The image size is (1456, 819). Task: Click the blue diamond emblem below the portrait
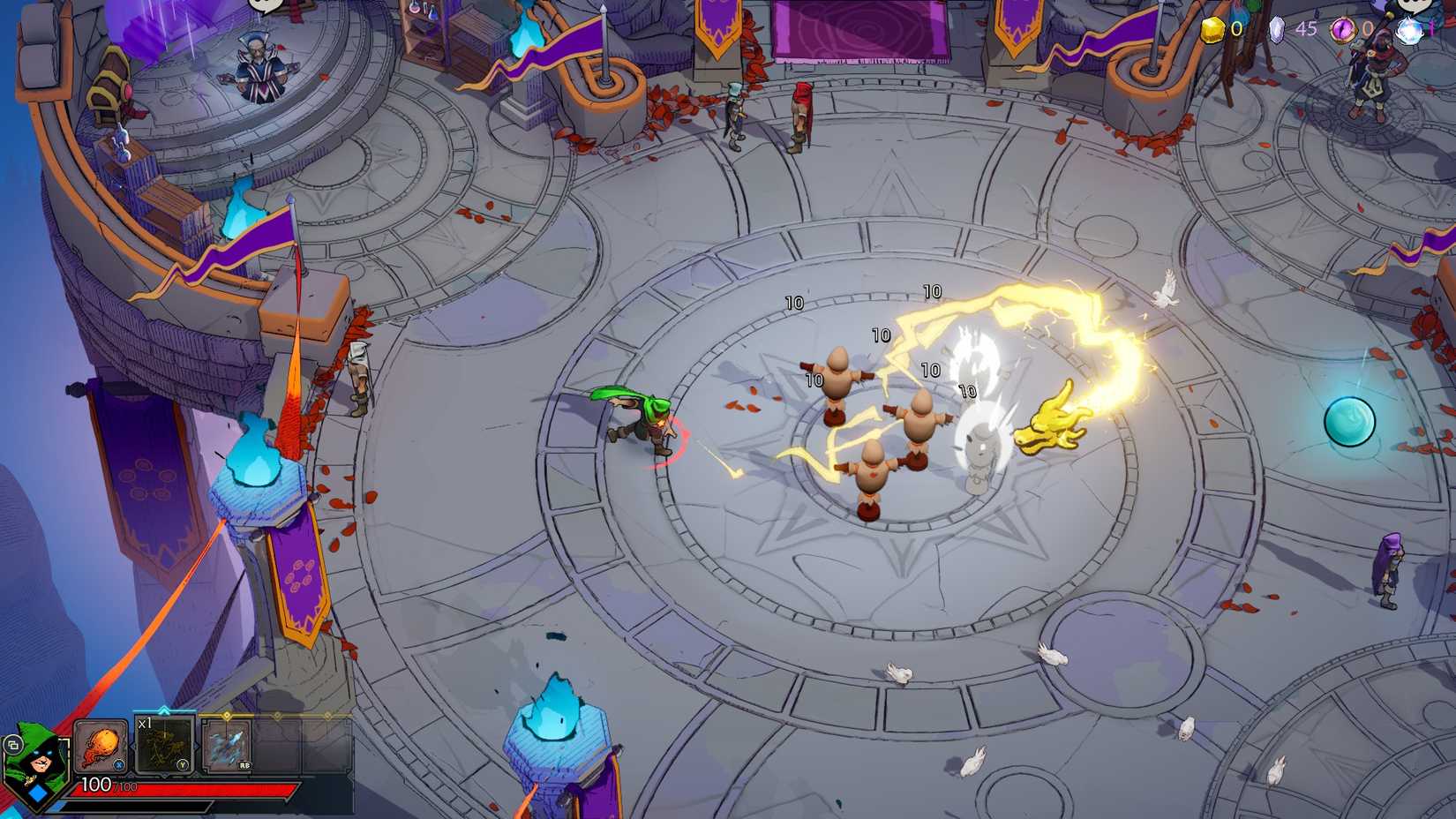[40, 793]
